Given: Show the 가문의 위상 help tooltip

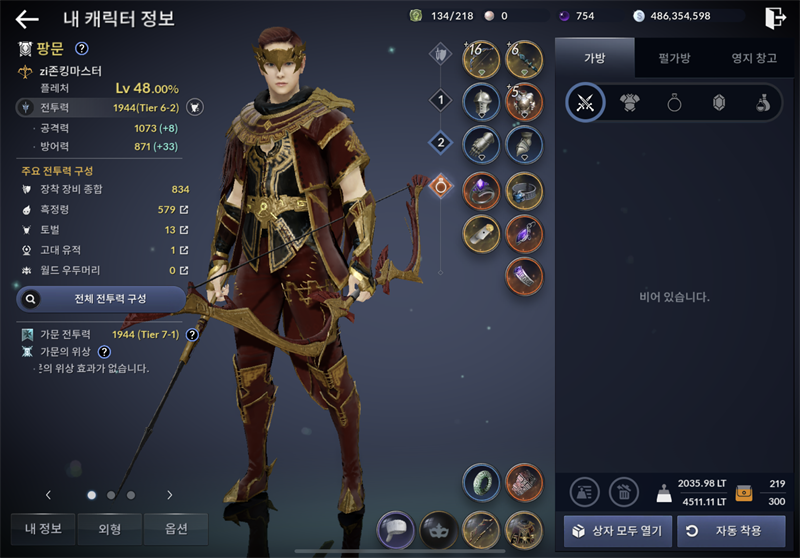Looking at the screenshot, I should point(104,351).
